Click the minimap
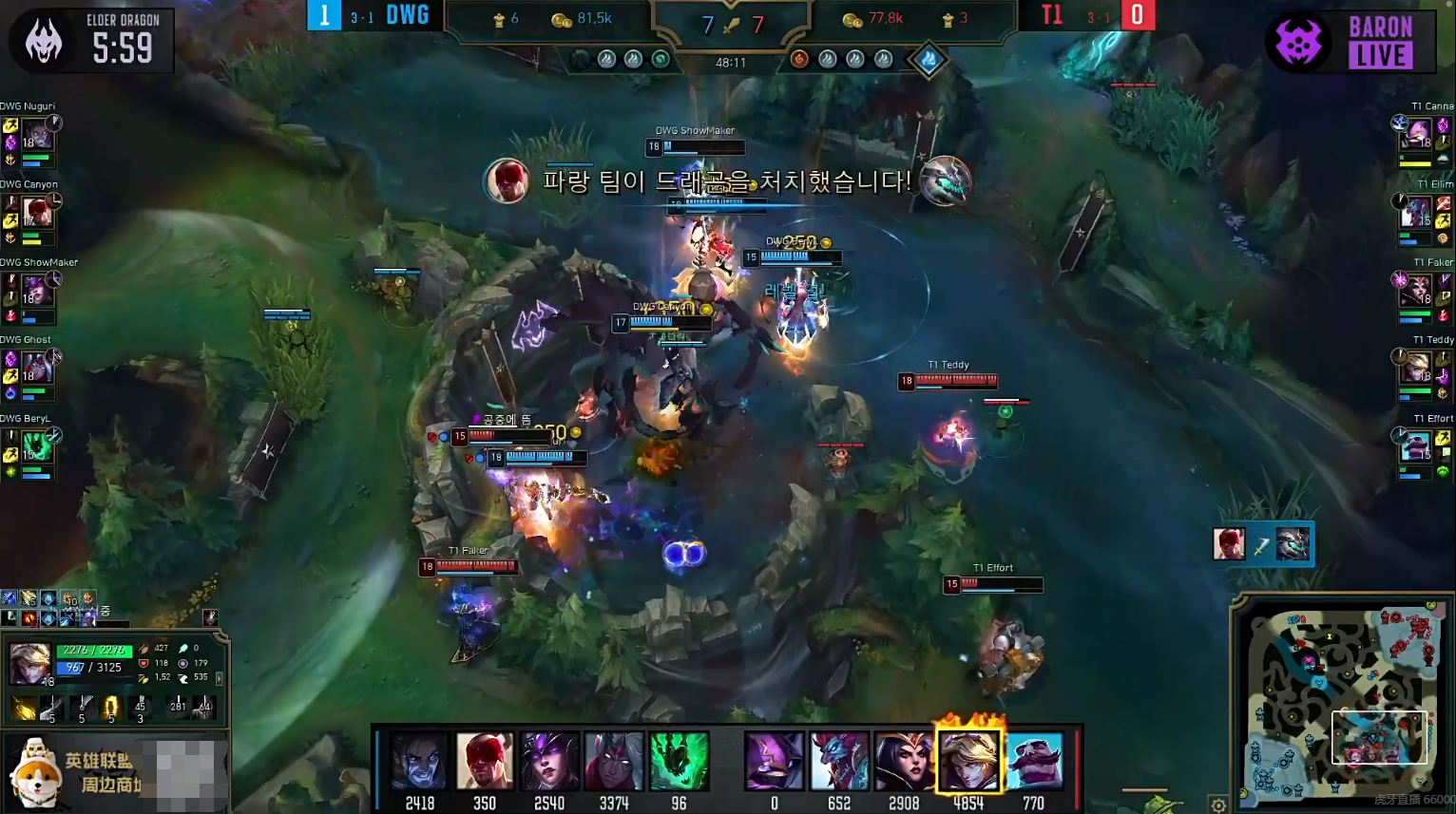1456x814 pixels. point(1340,702)
